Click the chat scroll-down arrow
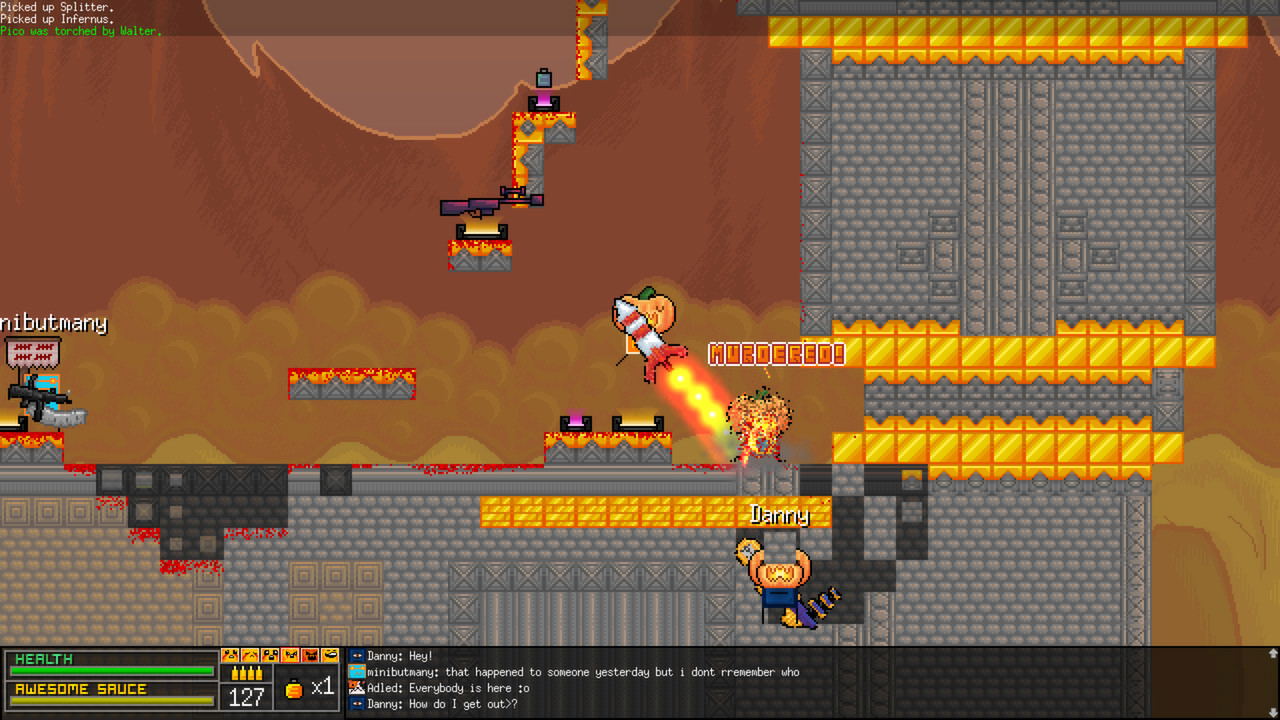This screenshot has height=720, width=1280. pos(1272,712)
